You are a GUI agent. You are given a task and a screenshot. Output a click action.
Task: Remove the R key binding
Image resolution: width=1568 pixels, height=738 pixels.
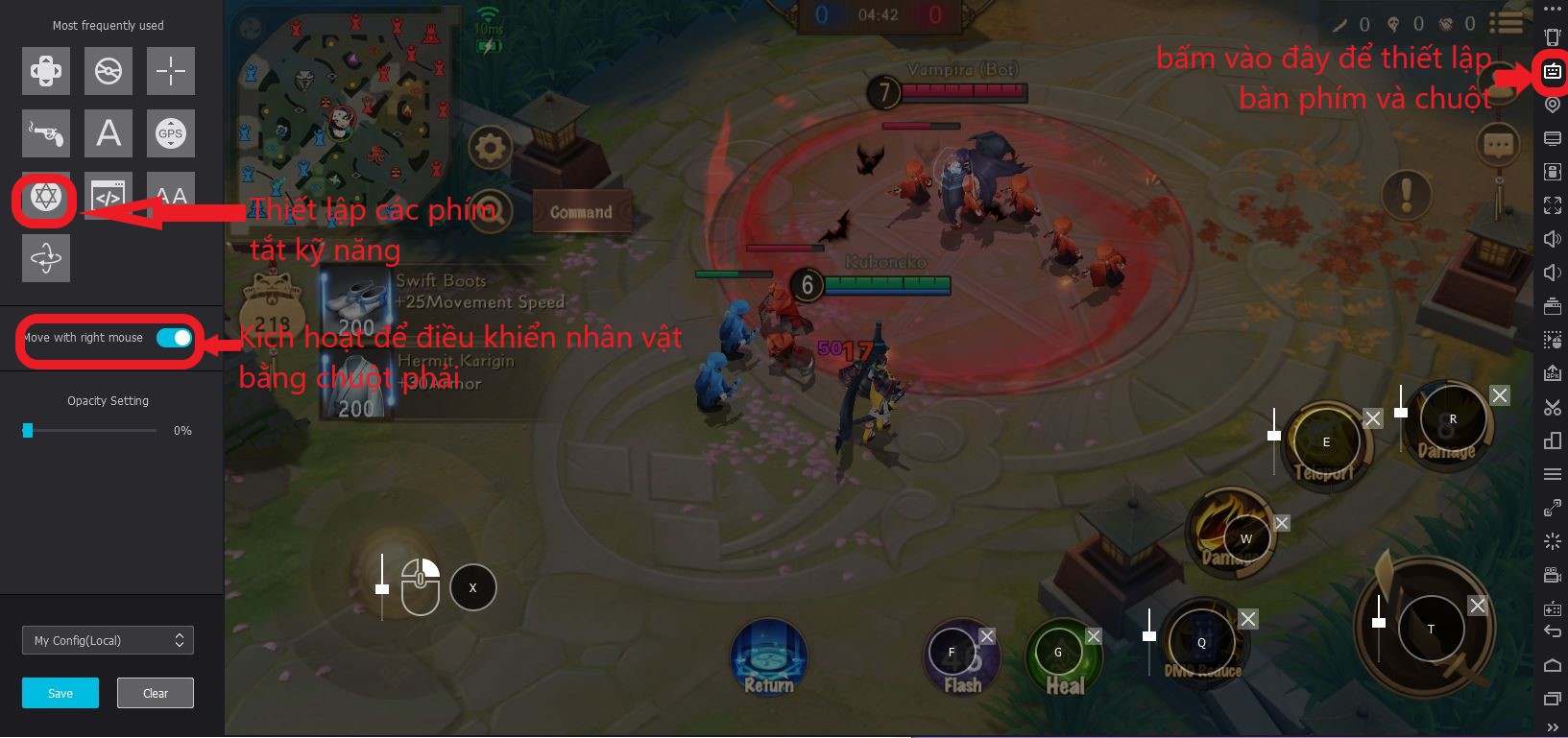point(1500,395)
